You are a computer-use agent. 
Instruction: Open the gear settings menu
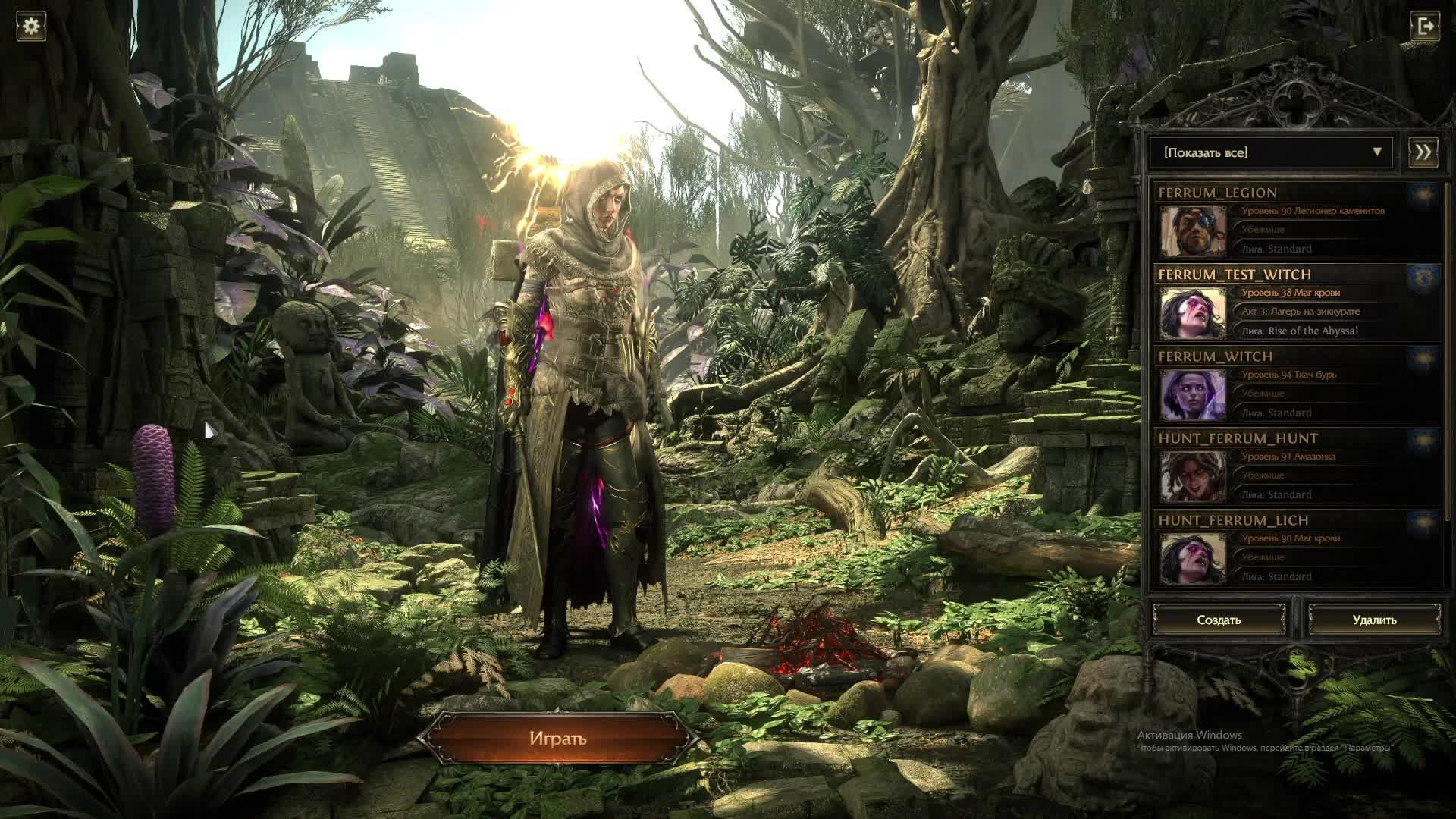[x=31, y=27]
